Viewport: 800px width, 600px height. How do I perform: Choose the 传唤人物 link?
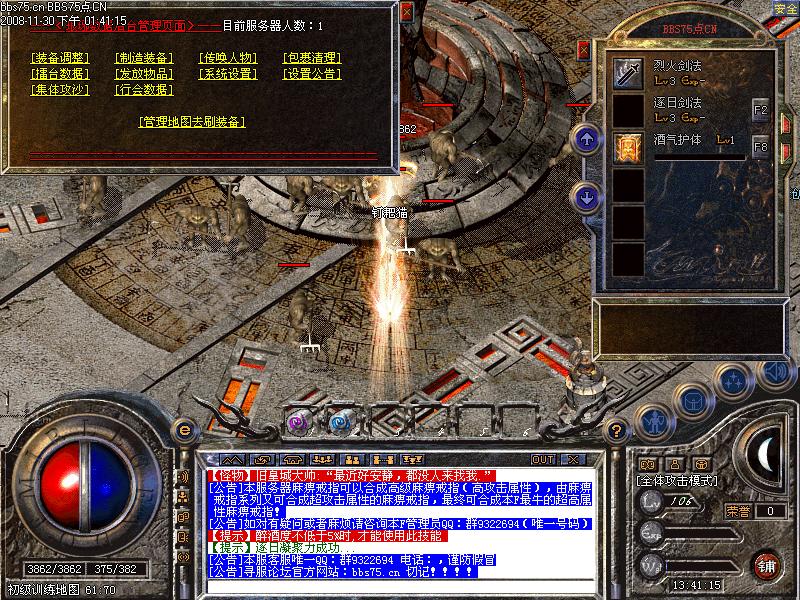[228, 58]
